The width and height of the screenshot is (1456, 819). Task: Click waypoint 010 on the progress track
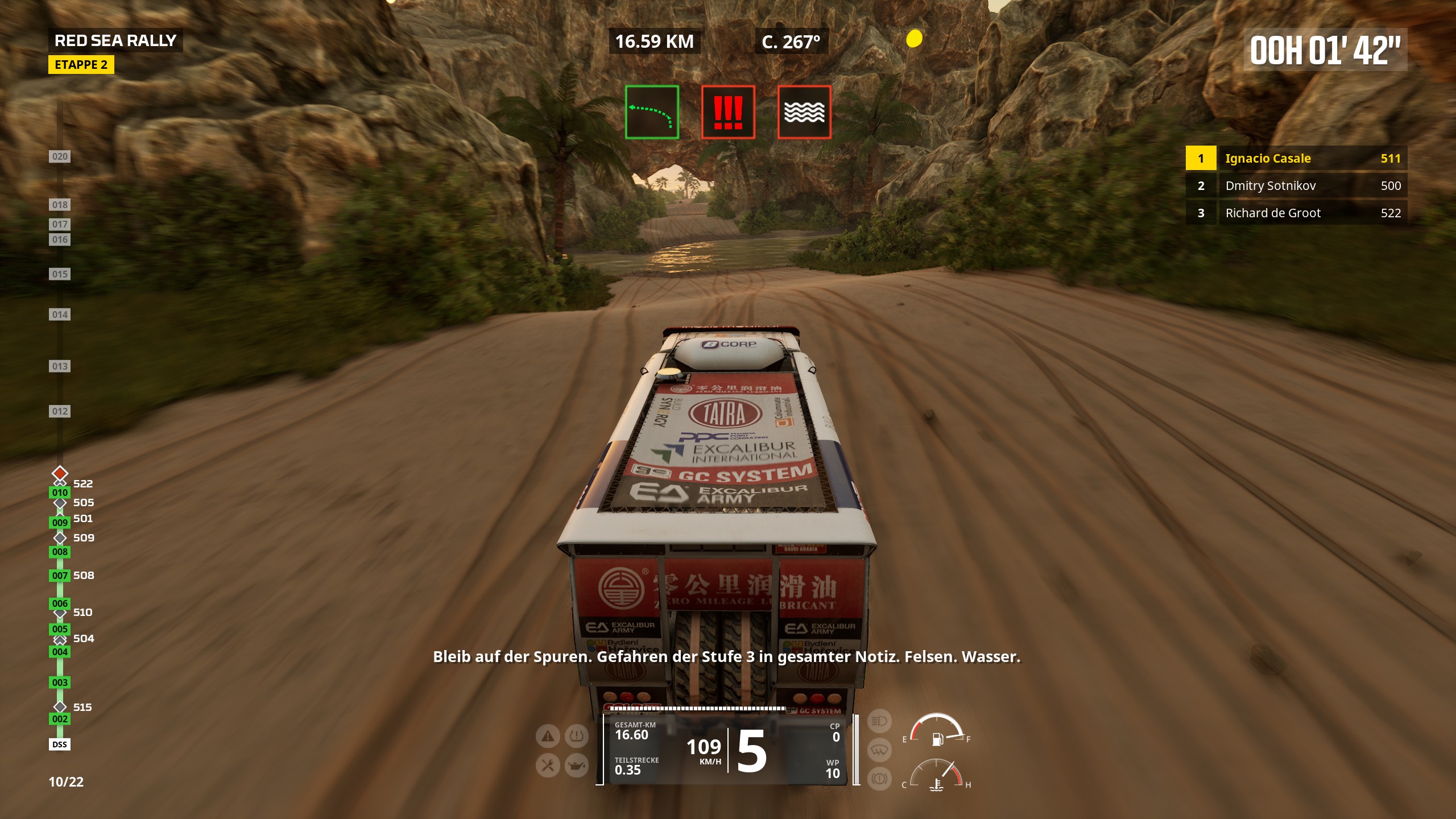coord(60,493)
